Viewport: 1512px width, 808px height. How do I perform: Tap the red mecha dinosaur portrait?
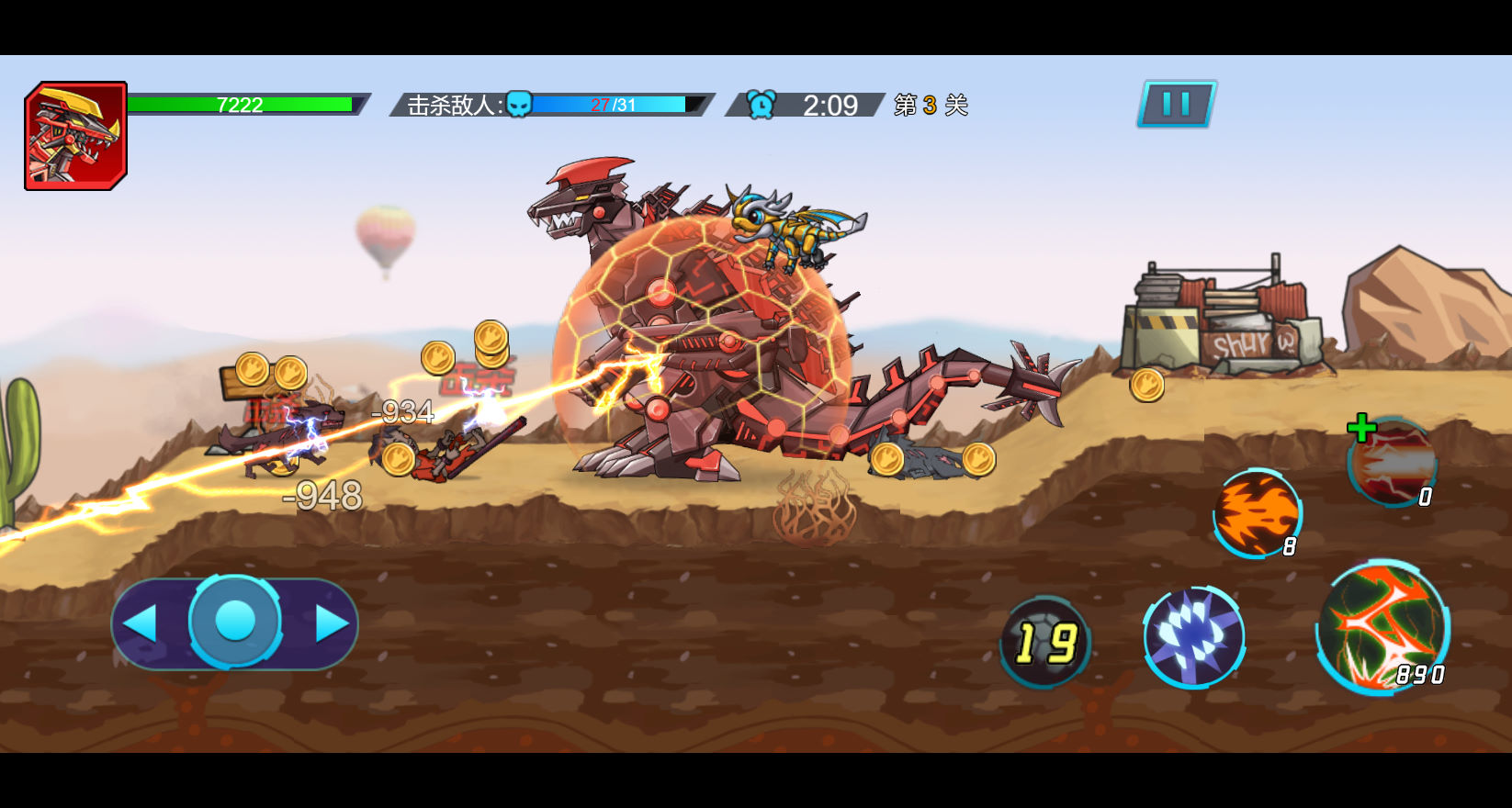click(x=75, y=136)
